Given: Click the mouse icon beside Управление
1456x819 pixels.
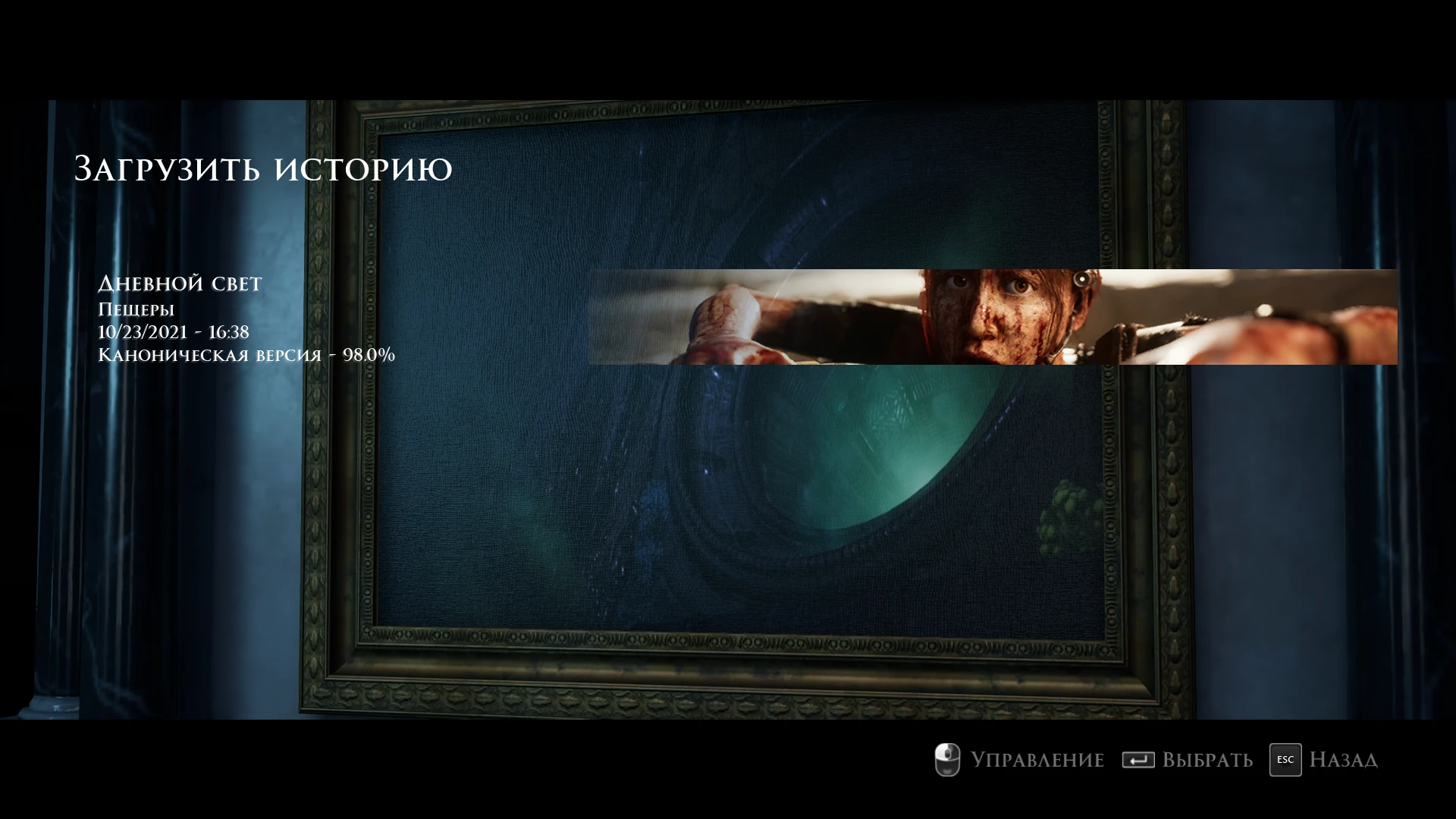Looking at the screenshot, I should (x=946, y=759).
